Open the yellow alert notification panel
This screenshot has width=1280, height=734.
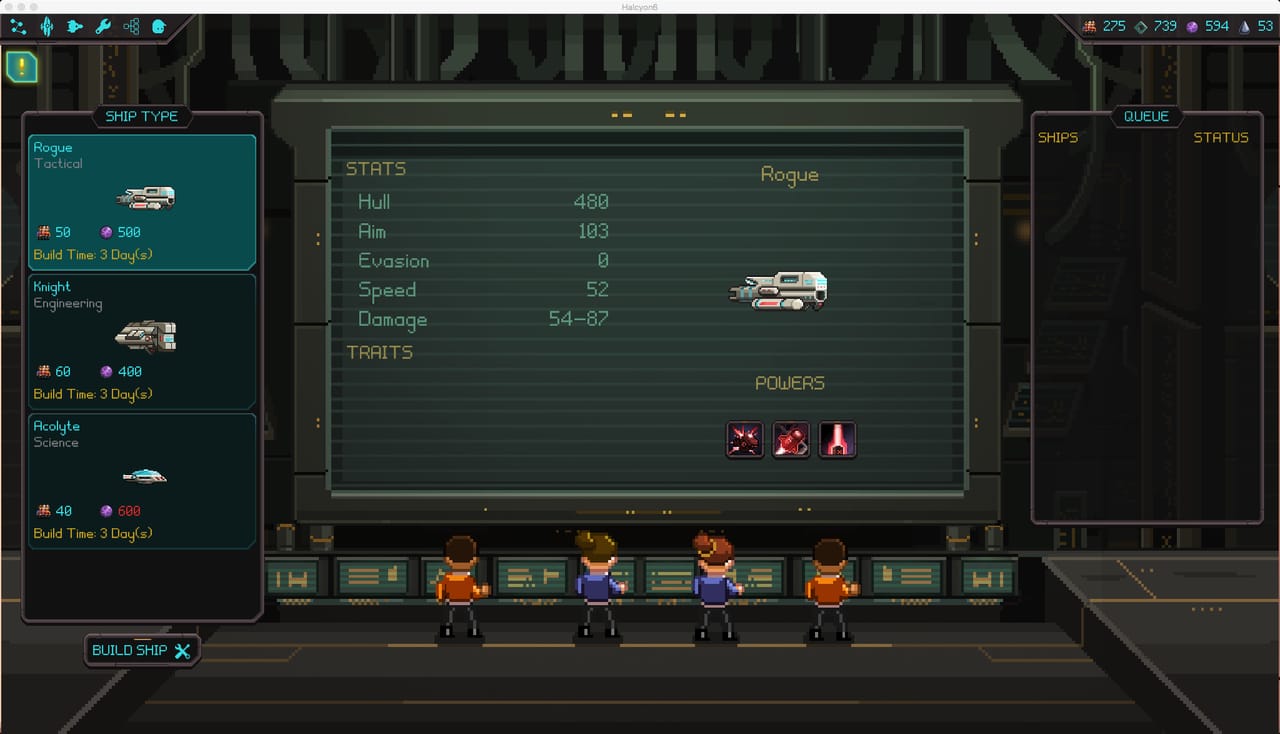[x=20, y=68]
